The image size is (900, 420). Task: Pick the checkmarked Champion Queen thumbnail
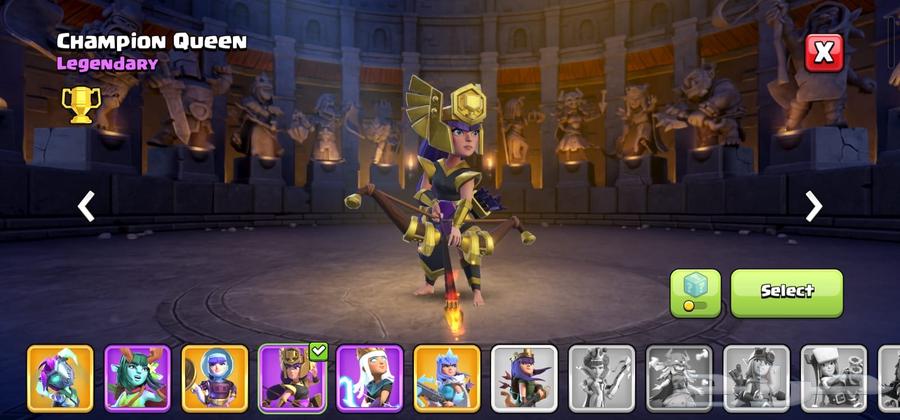(292, 378)
